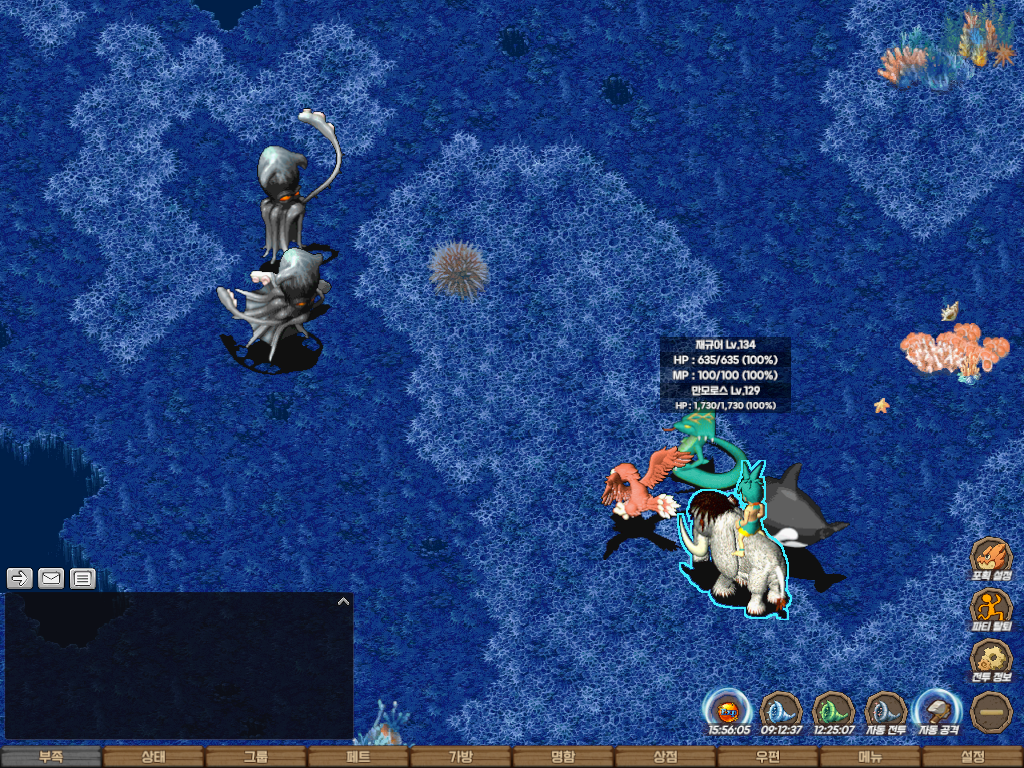Collapse the HUD with the minus button
1024x768 pixels.
(x=991, y=711)
